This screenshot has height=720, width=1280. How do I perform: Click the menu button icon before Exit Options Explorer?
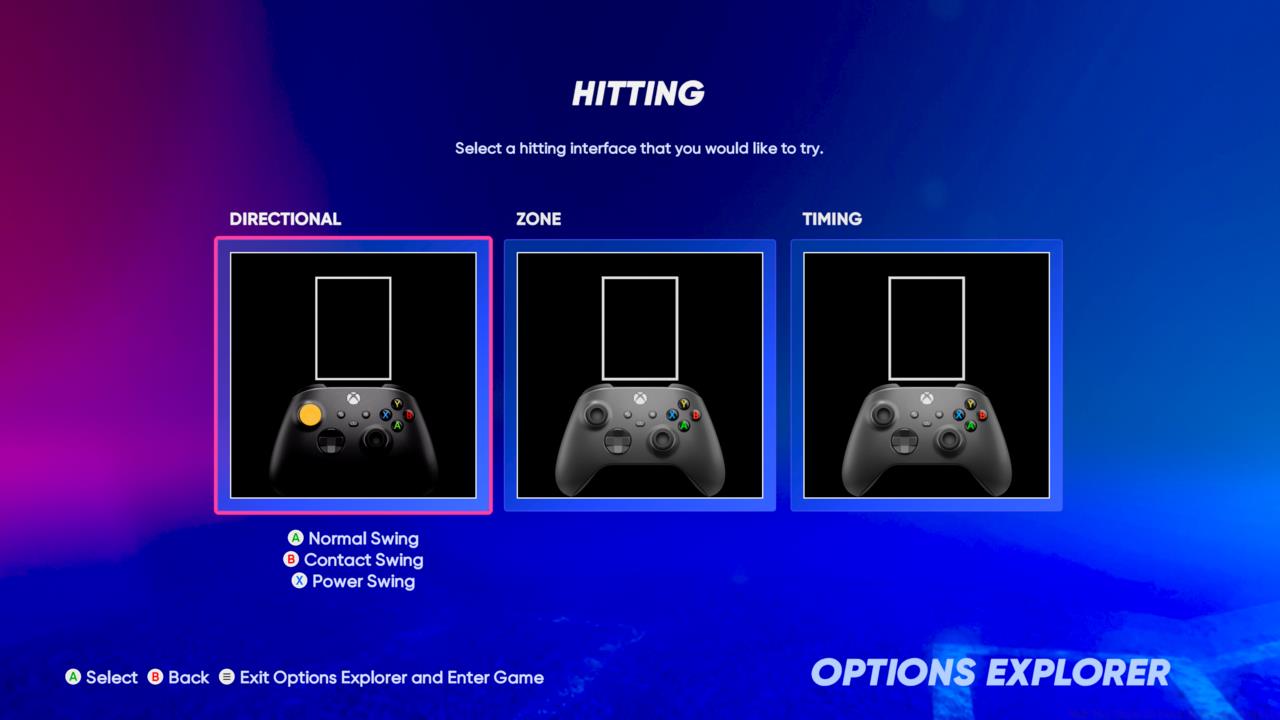(x=229, y=677)
